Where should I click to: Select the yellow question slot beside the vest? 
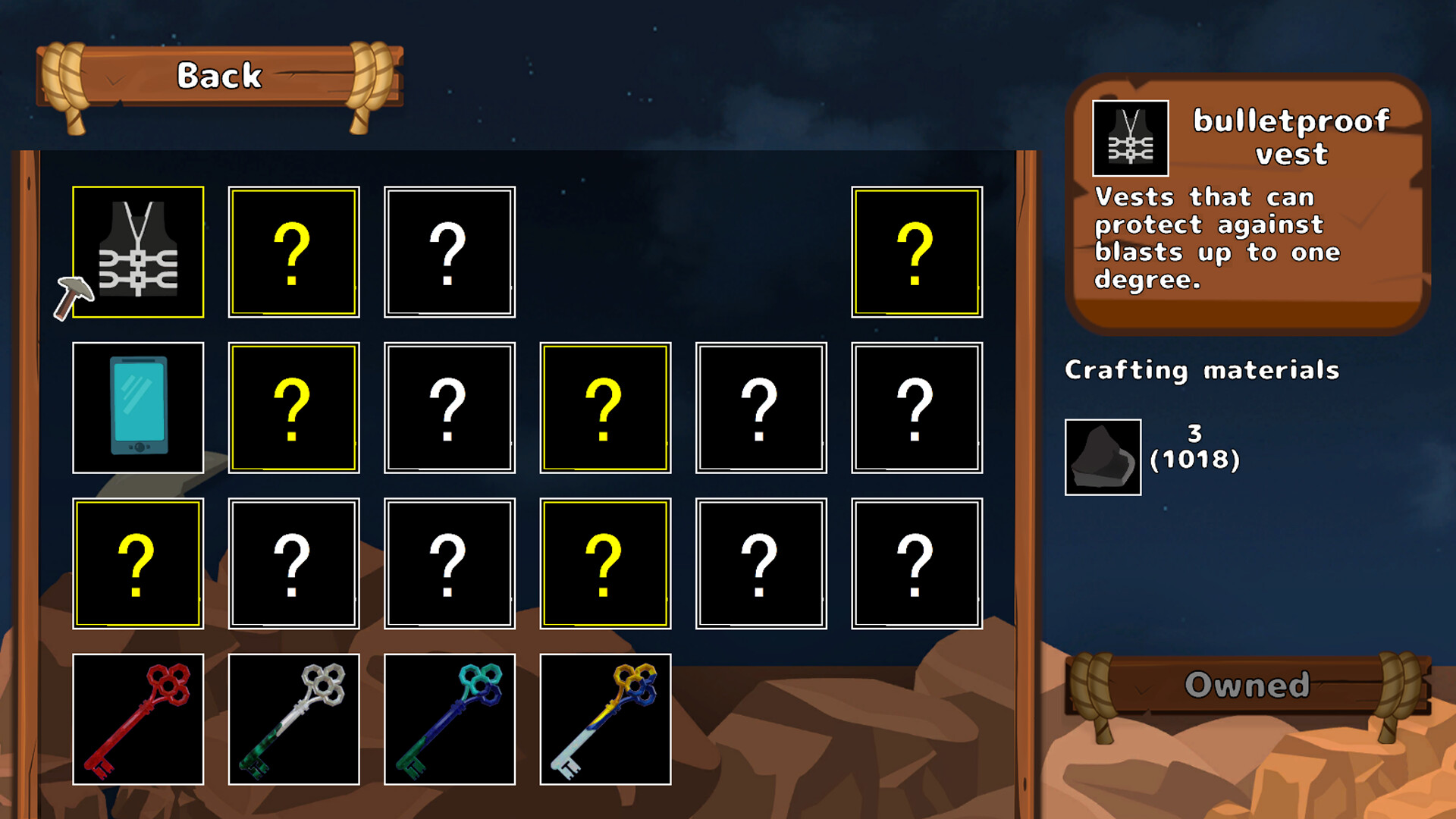(293, 253)
